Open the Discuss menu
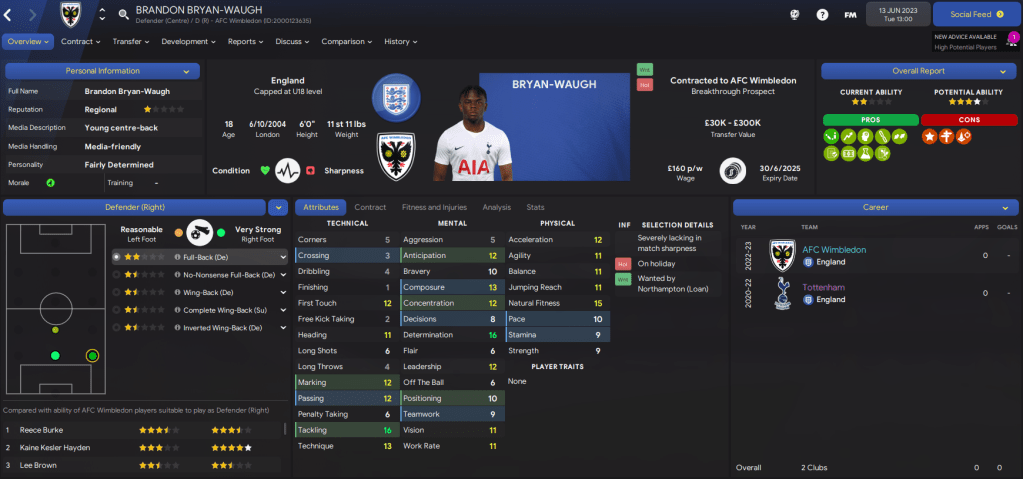 [x=292, y=42]
